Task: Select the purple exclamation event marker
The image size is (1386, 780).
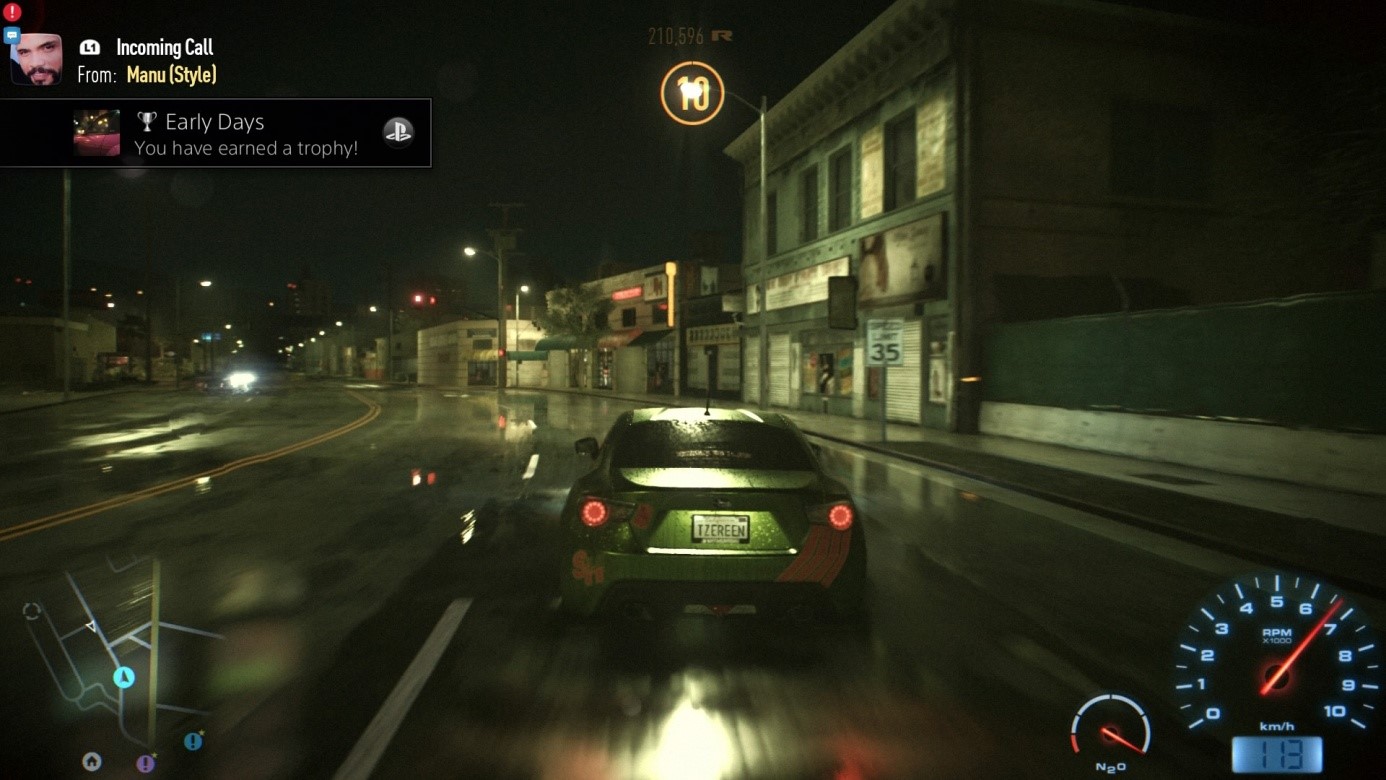Action: [x=146, y=763]
